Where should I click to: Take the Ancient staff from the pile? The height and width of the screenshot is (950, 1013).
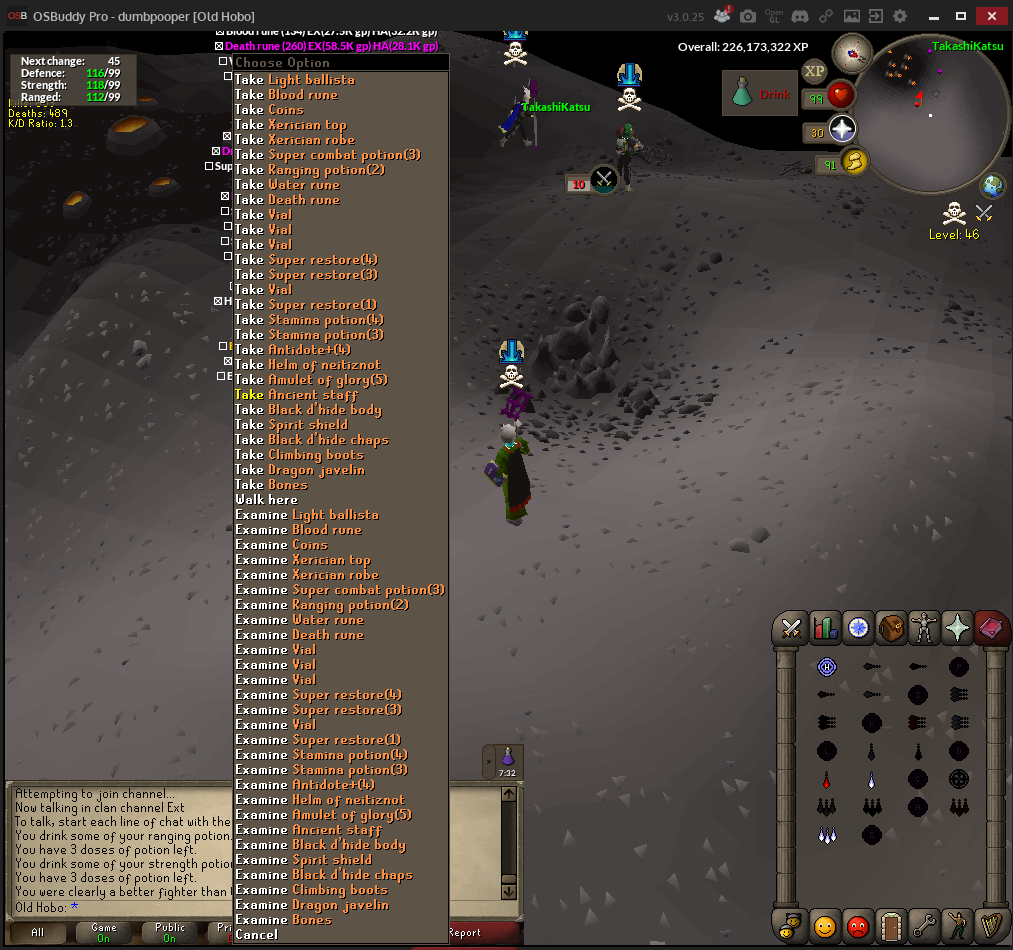pyautogui.click(x=308, y=395)
